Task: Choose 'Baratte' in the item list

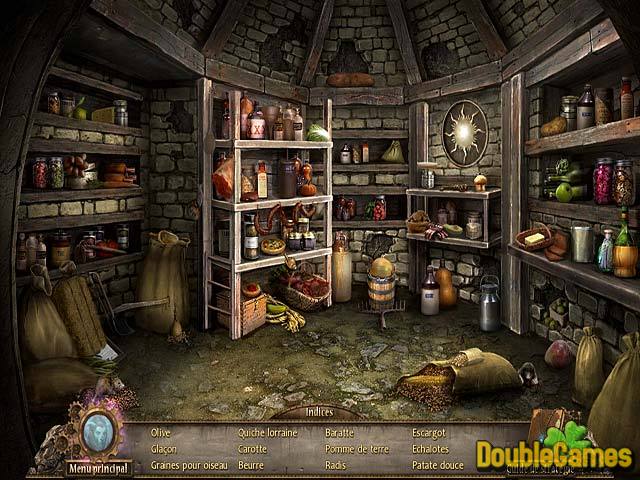Action: (x=340, y=433)
